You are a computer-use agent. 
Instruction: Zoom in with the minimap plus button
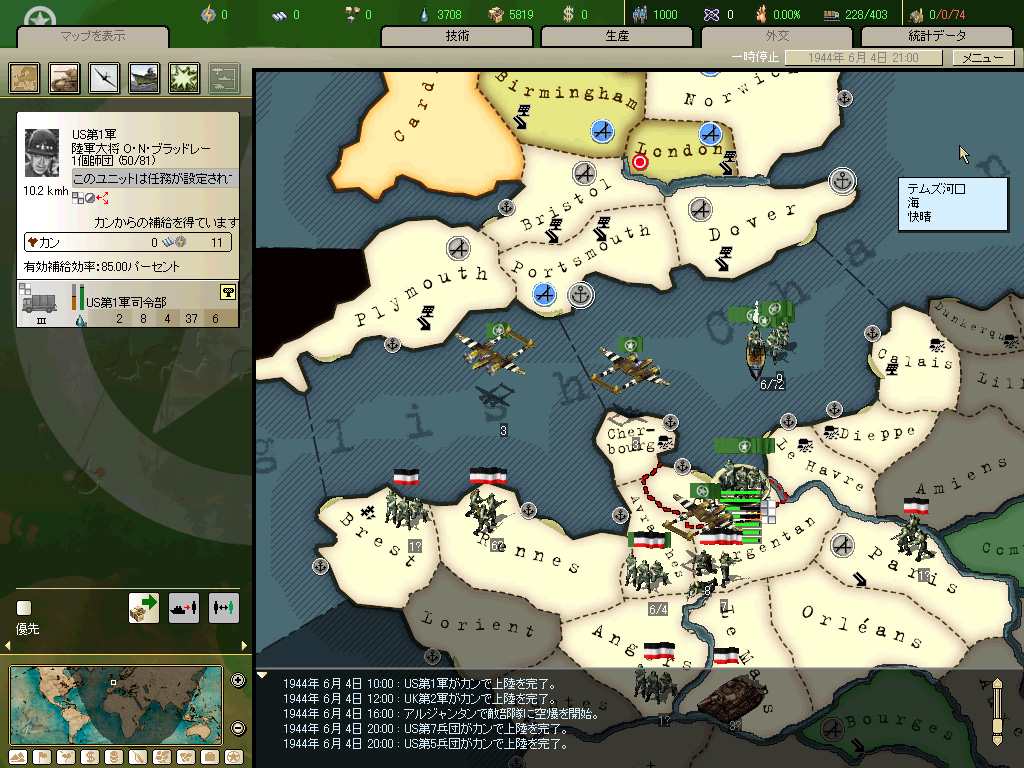tap(238, 681)
